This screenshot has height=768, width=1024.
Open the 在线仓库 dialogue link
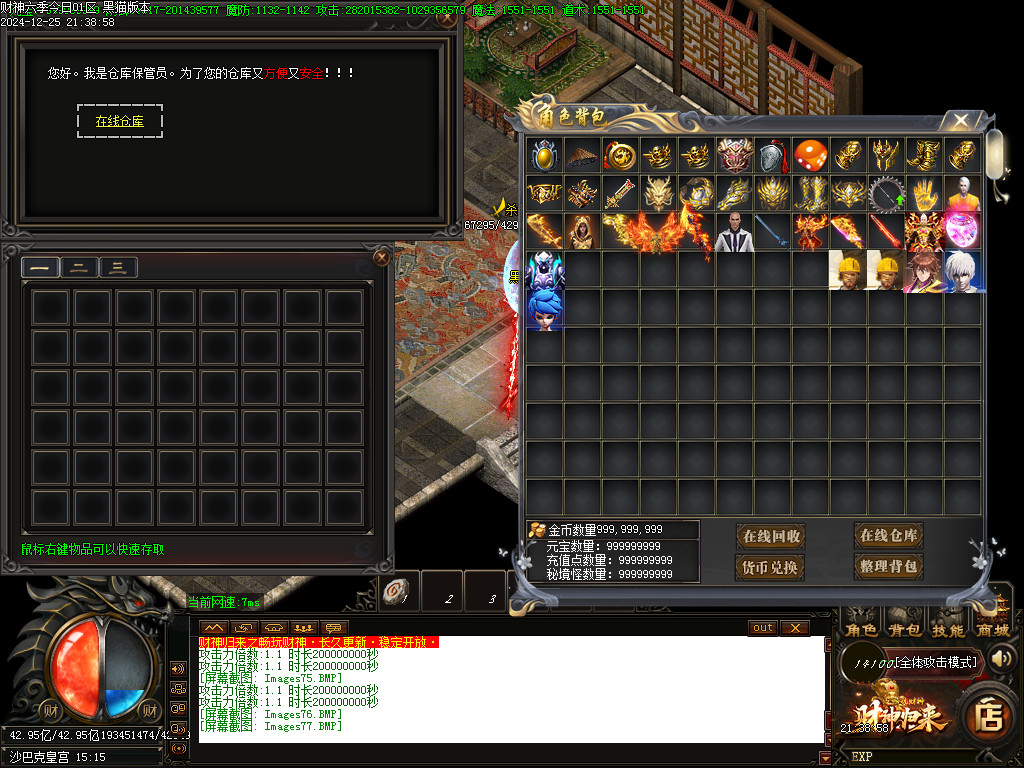(x=119, y=121)
